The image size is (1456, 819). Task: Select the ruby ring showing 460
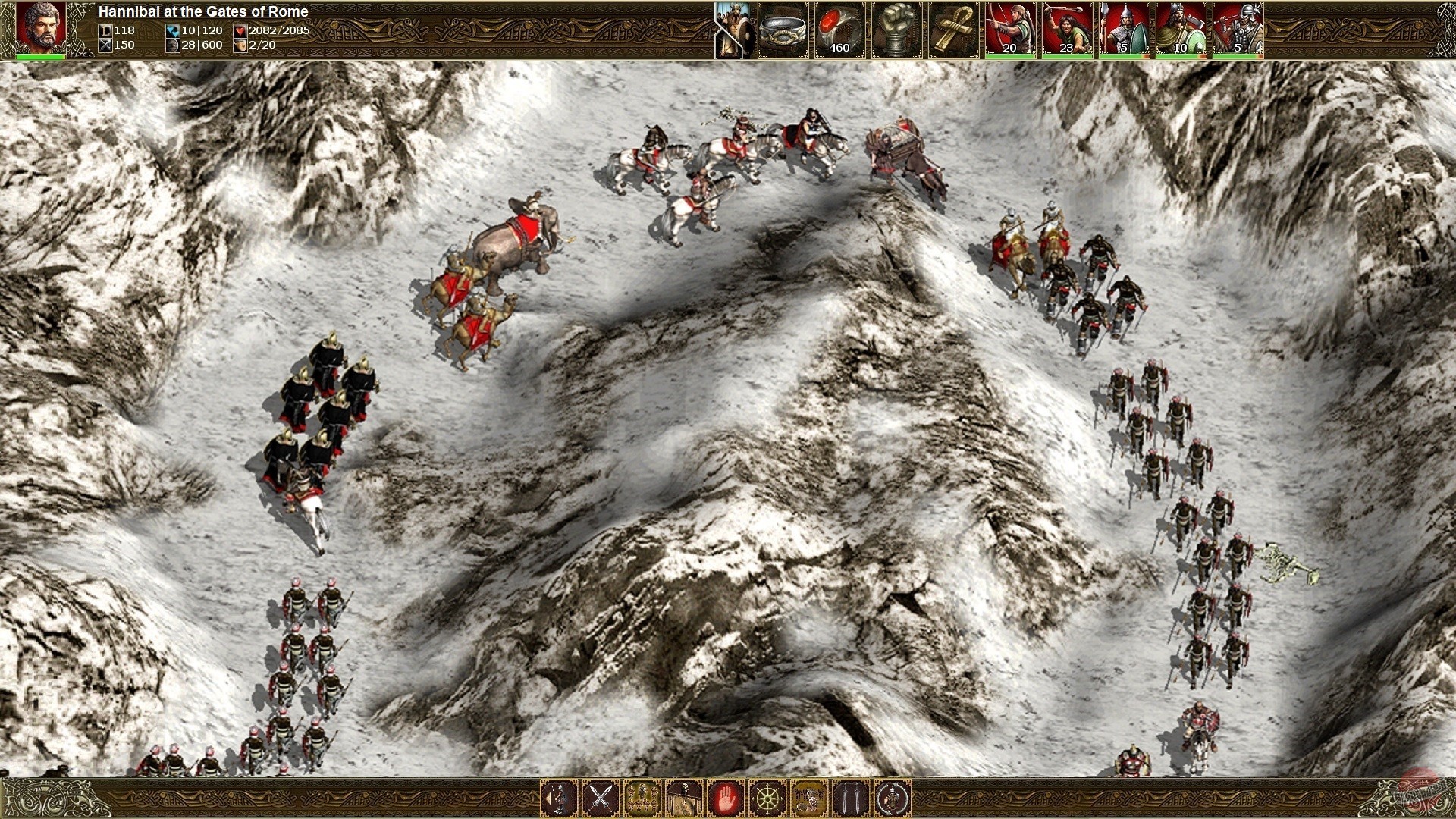[x=838, y=30]
